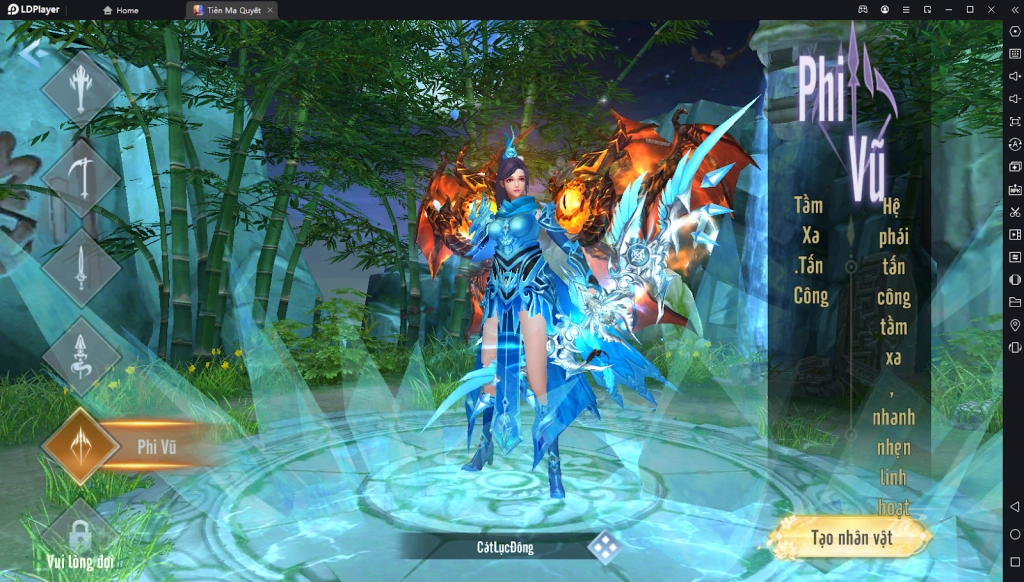The image size is (1024, 582).
Task: Select the winged trident class at top
Action: coord(81,89)
